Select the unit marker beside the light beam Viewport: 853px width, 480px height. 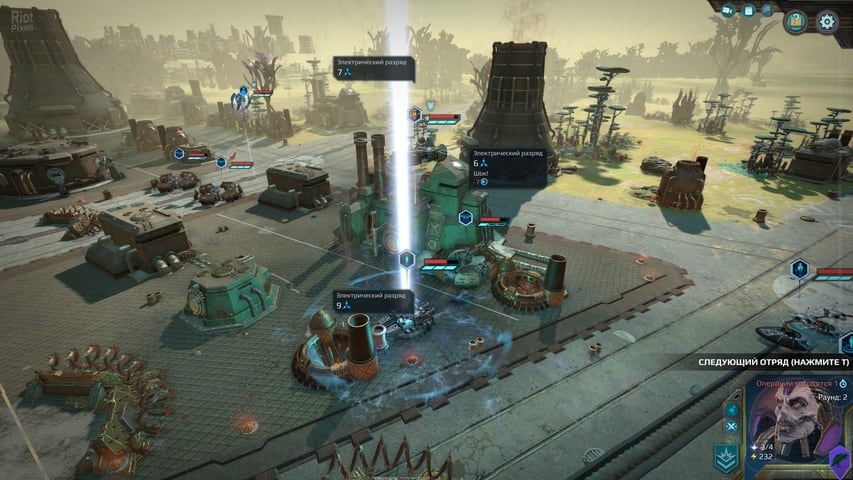(x=407, y=260)
